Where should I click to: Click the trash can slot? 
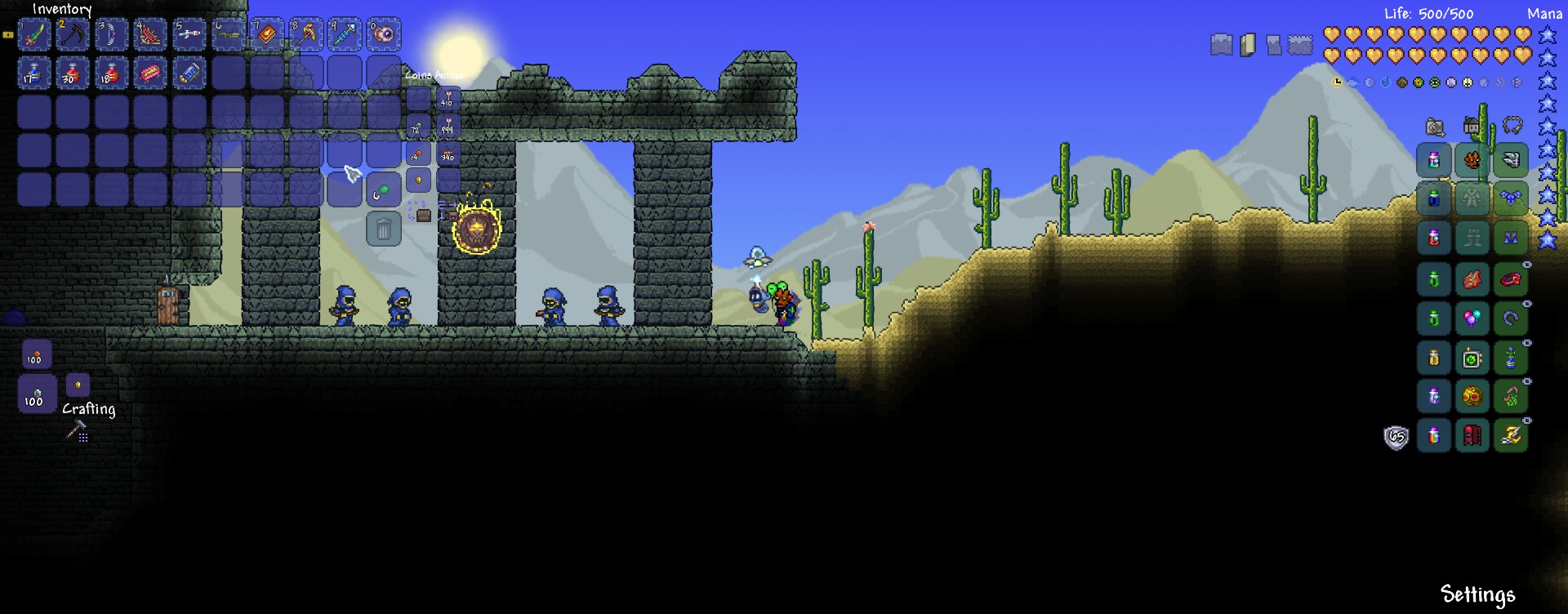click(382, 229)
